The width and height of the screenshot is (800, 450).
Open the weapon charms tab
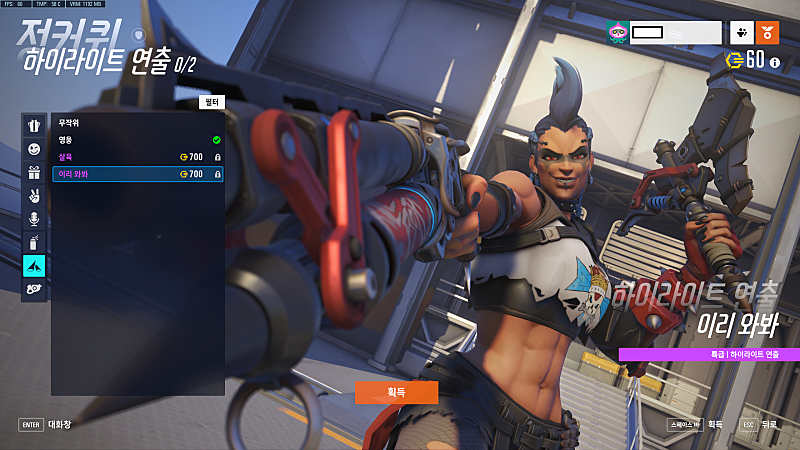coord(34,288)
